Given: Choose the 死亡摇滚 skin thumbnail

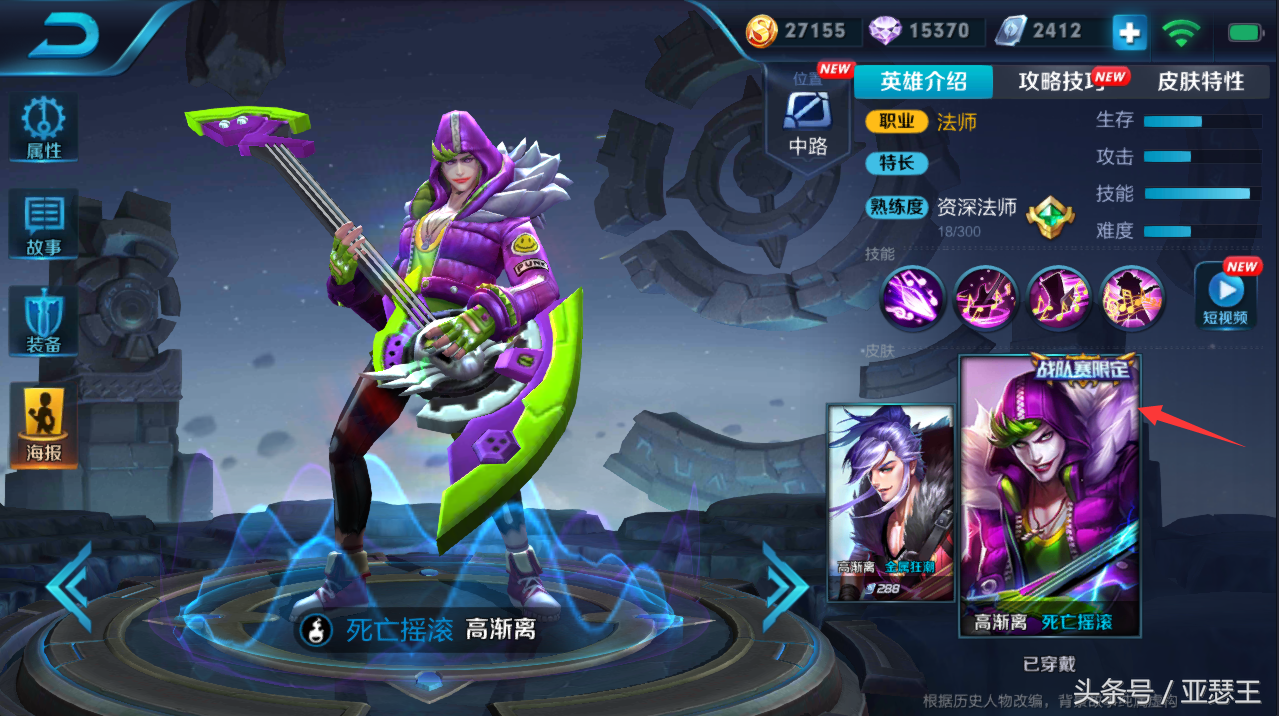Looking at the screenshot, I should (1050, 495).
